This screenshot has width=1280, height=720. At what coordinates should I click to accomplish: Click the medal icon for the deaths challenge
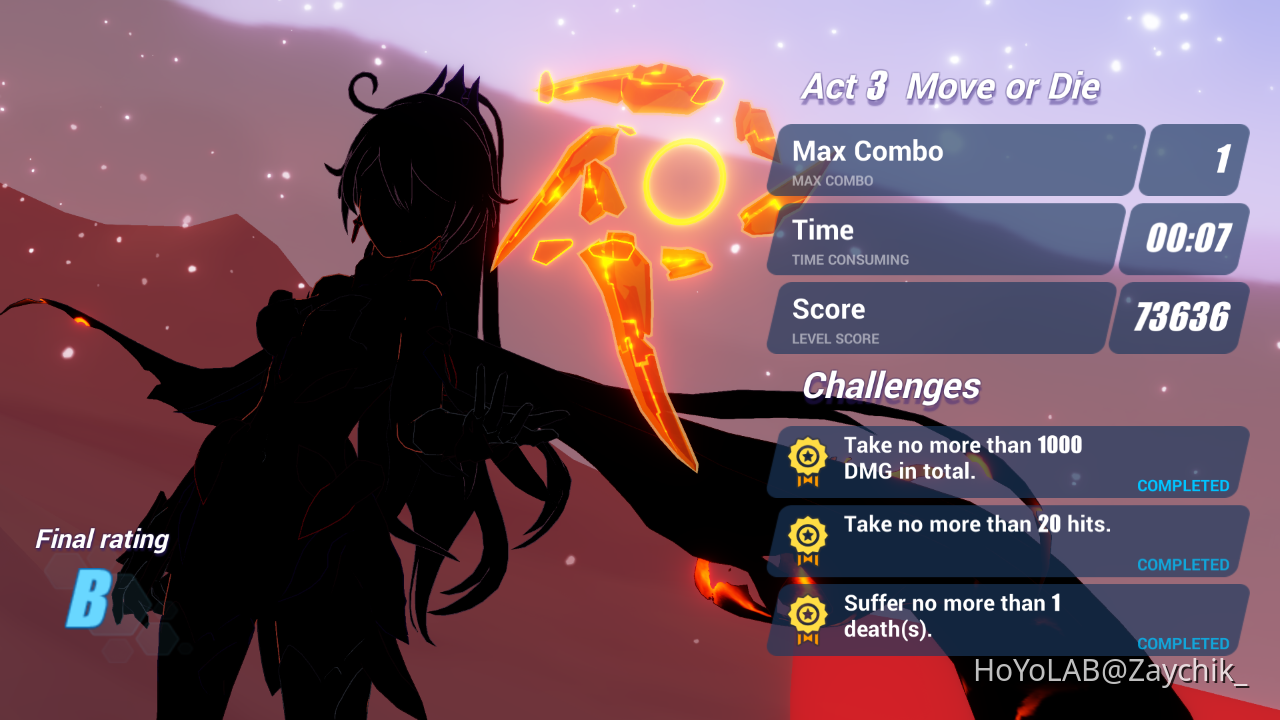(807, 619)
